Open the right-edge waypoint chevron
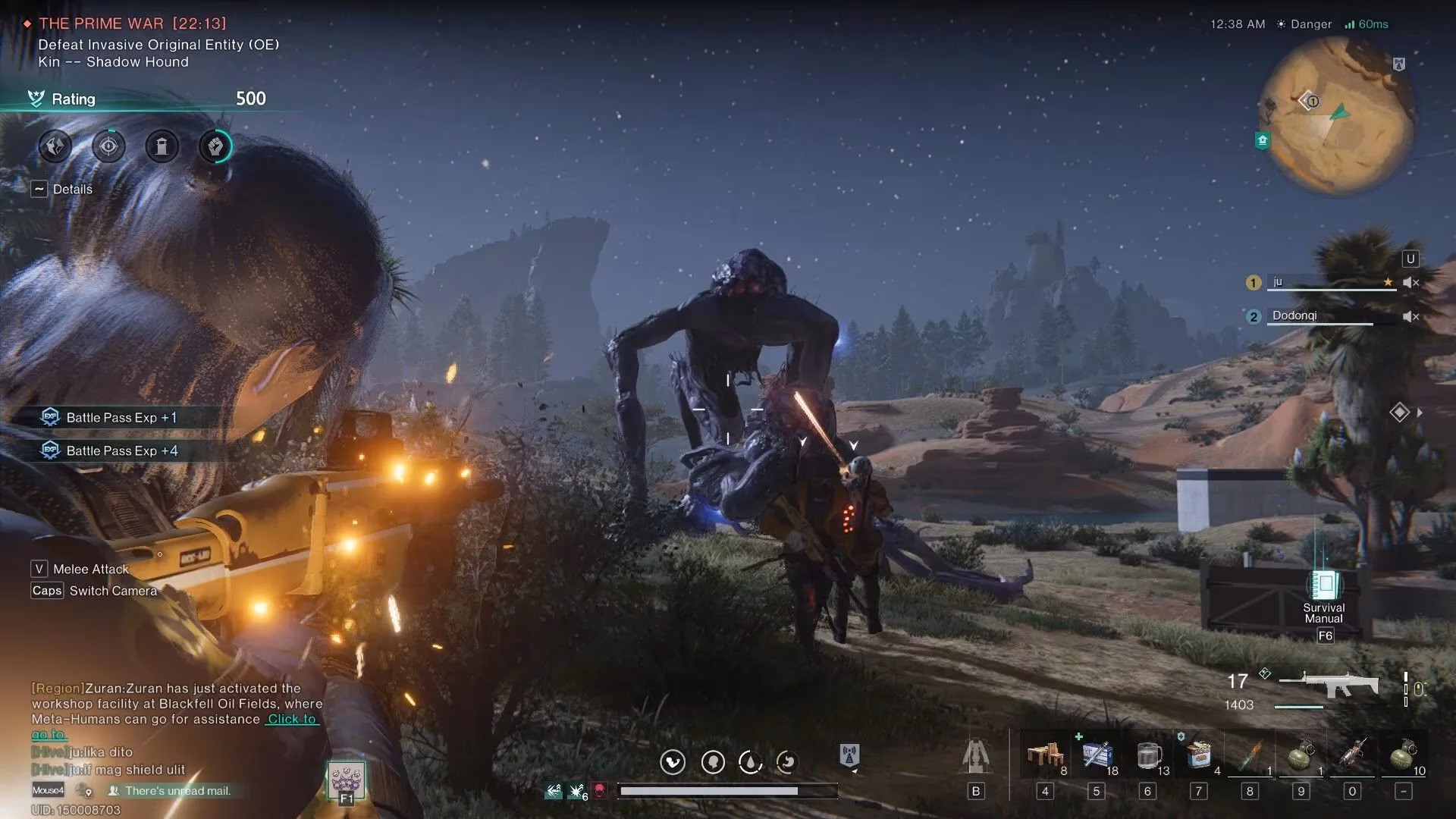The image size is (1456, 819). pyautogui.click(x=1420, y=412)
